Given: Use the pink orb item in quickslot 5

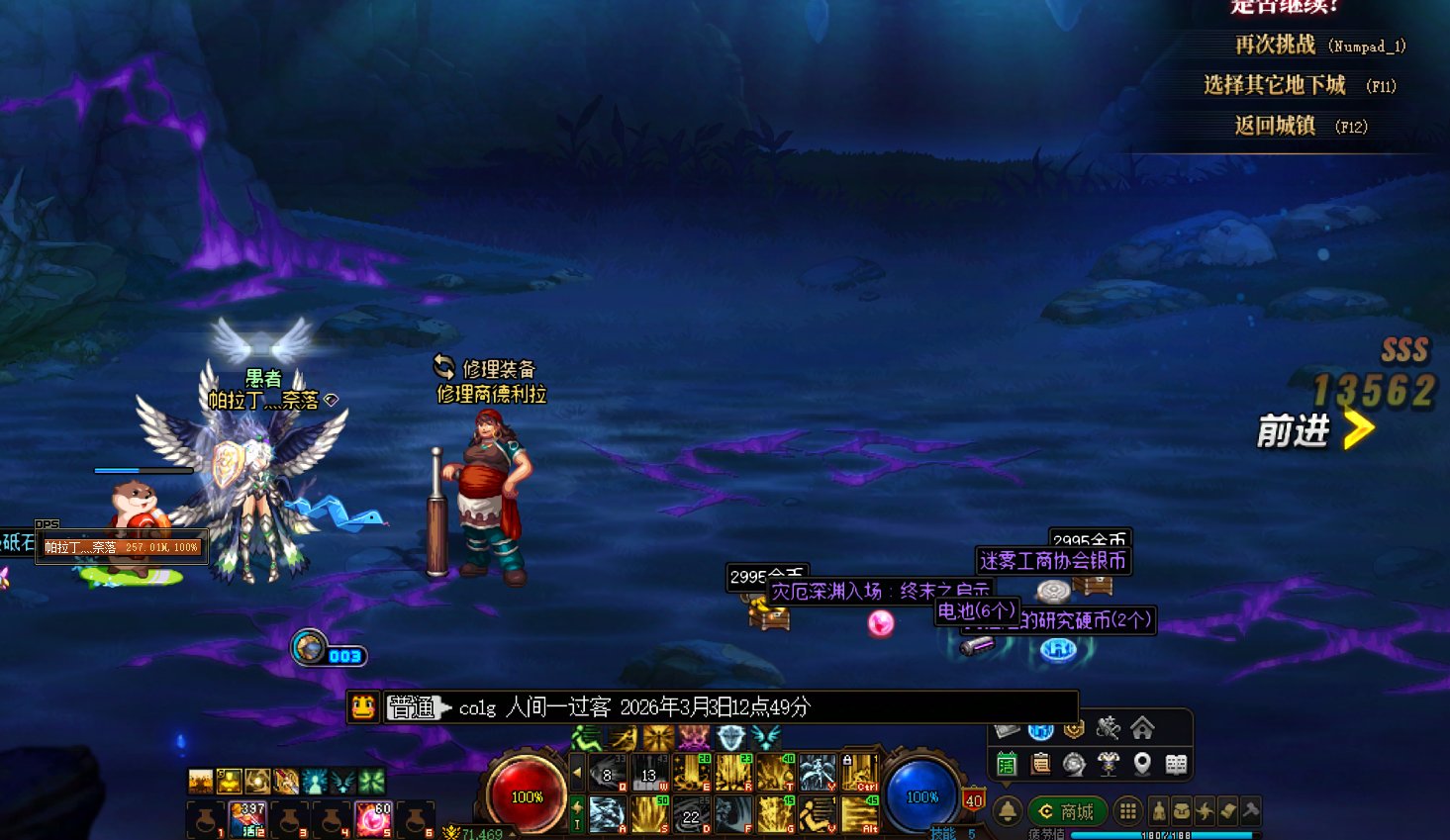Looking at the screenshot, I should [x=374, y=819].
